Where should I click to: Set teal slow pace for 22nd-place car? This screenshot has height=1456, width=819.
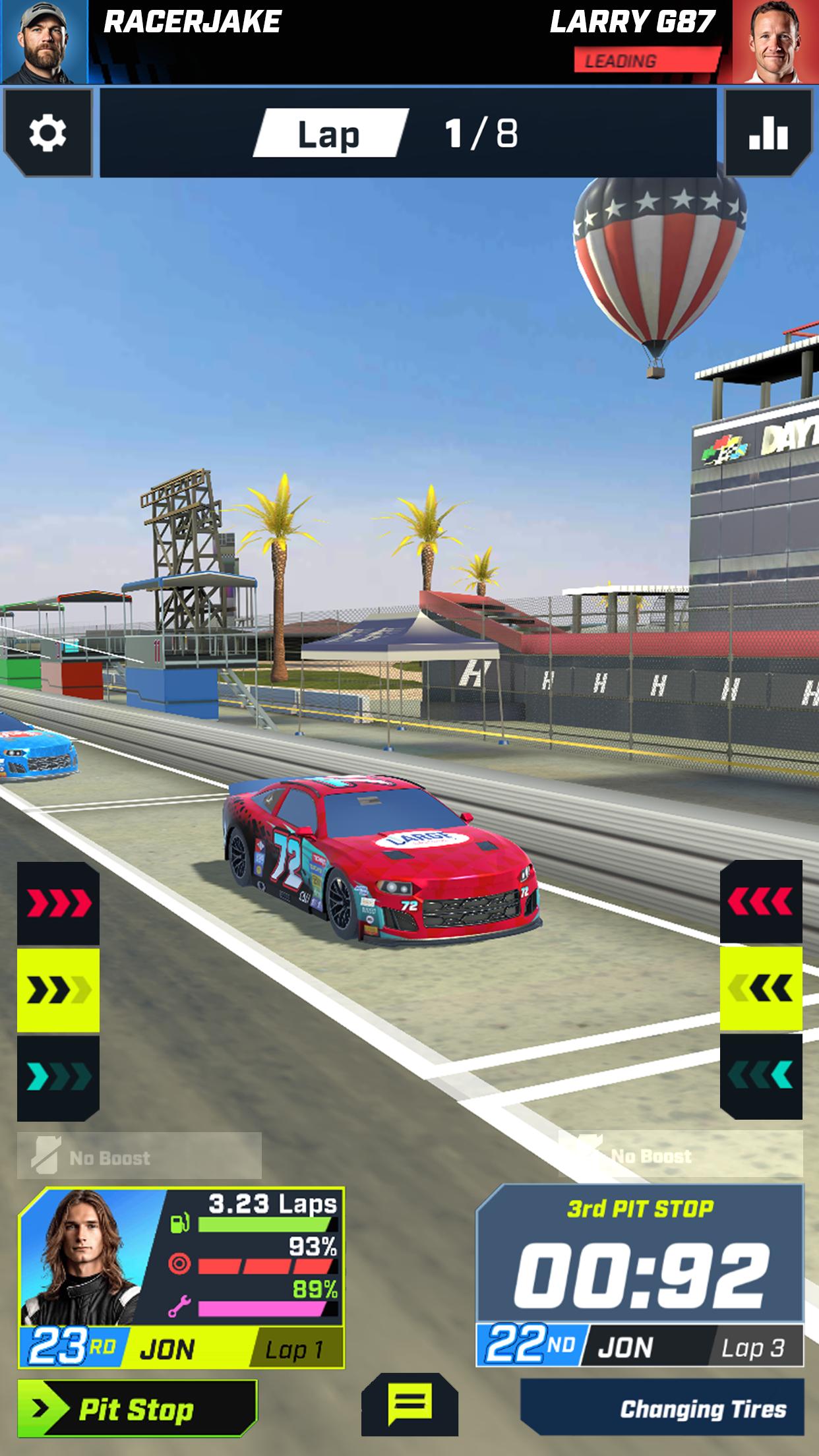click(761, 1076)
